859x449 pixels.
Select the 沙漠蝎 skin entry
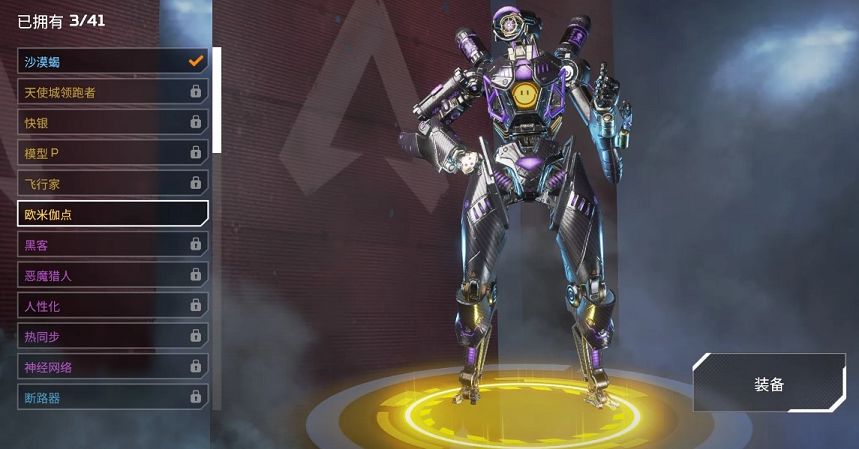pos(112,61)
